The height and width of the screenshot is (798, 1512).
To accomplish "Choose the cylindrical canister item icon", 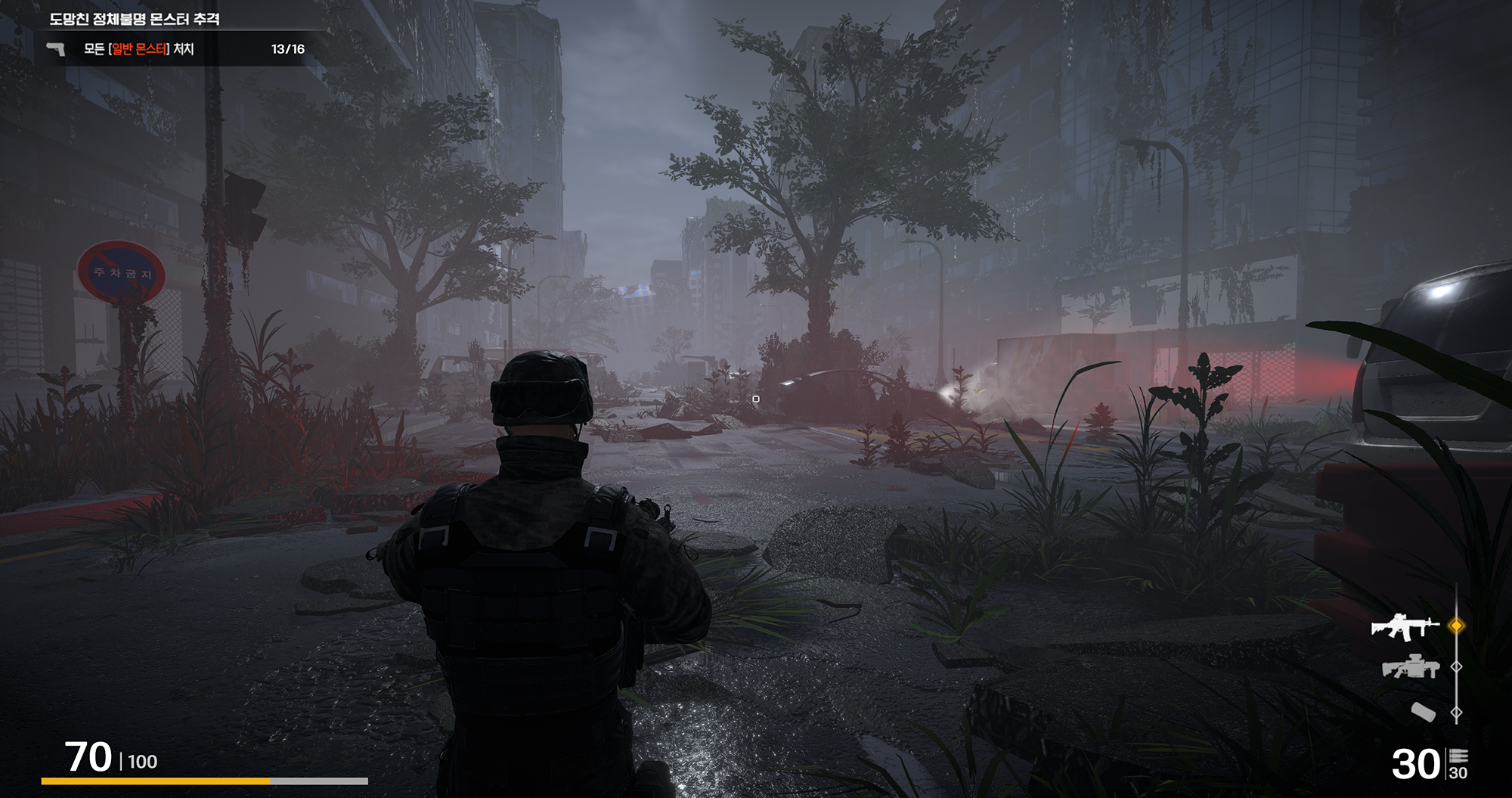I will coord(1423,712).
